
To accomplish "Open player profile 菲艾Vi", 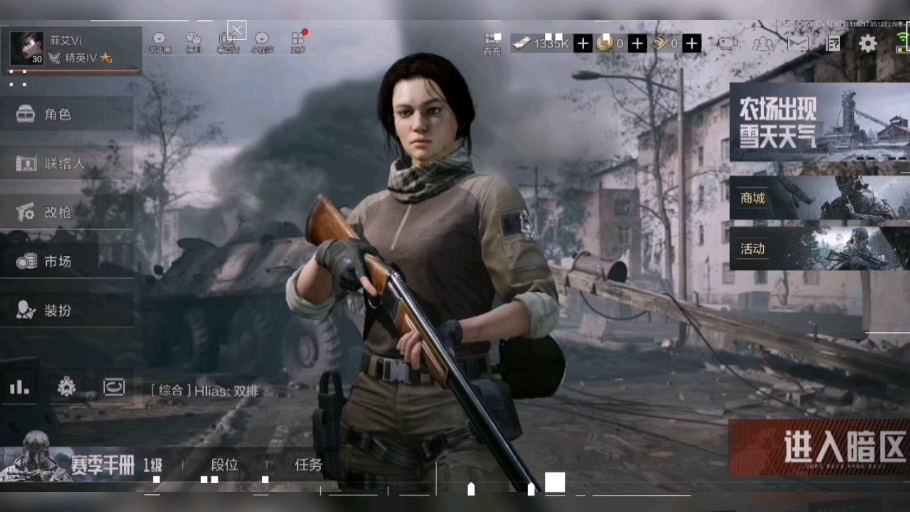I will pyautogui.click(x=72, y=49).
